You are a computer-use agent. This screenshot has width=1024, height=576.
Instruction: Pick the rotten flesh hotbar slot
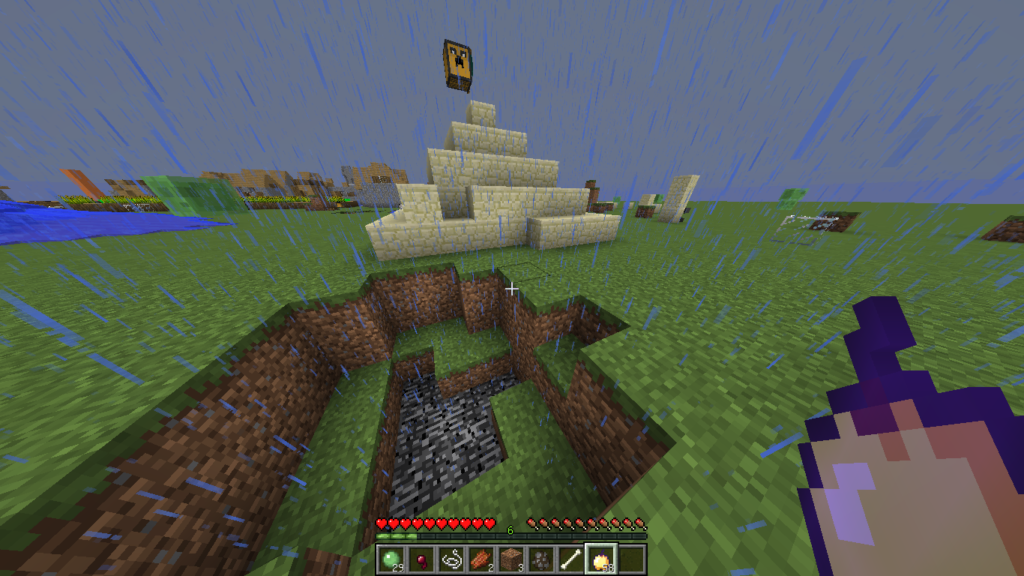pos(481,559)
